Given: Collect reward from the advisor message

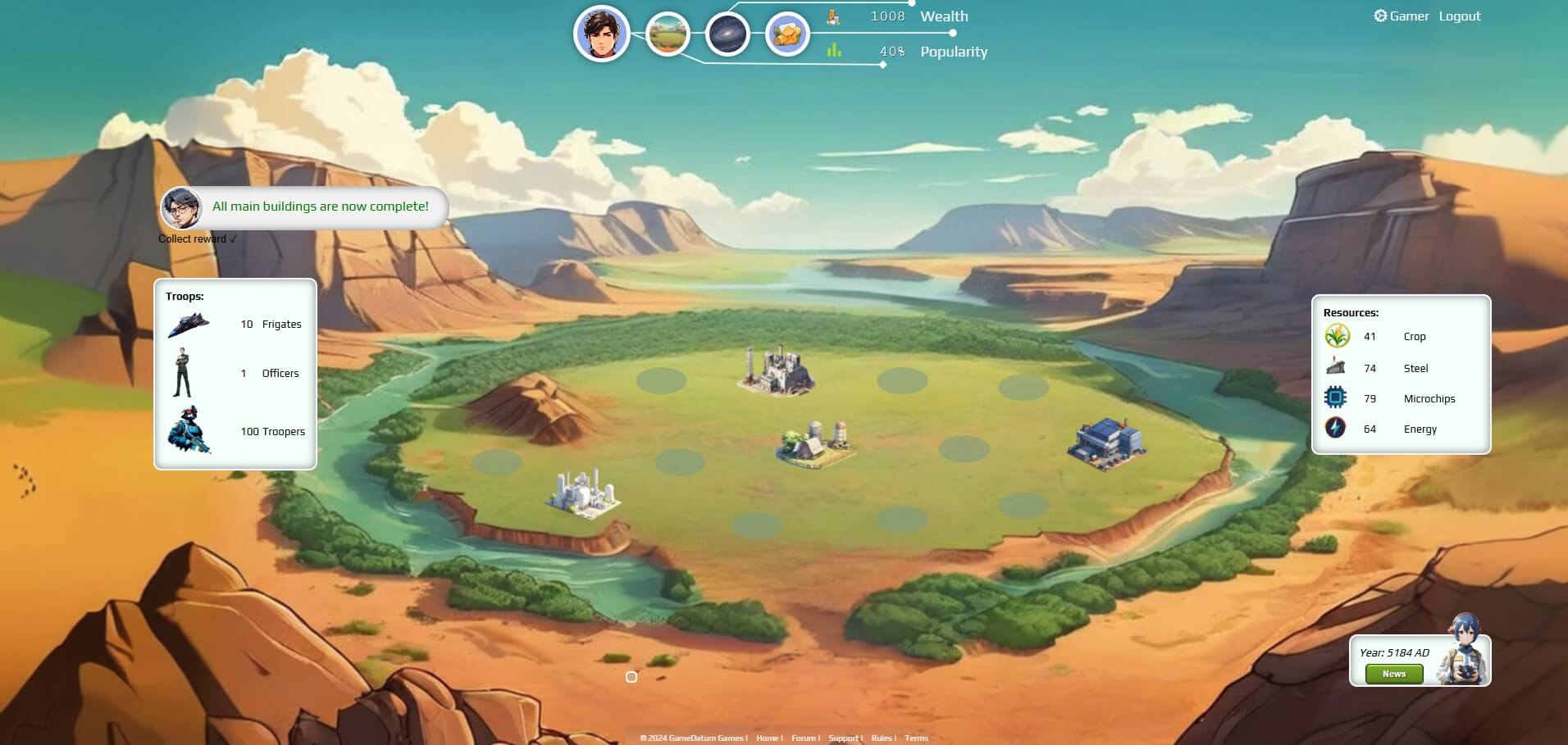Looking at the screenshot, I should click(x=197, y=239).
